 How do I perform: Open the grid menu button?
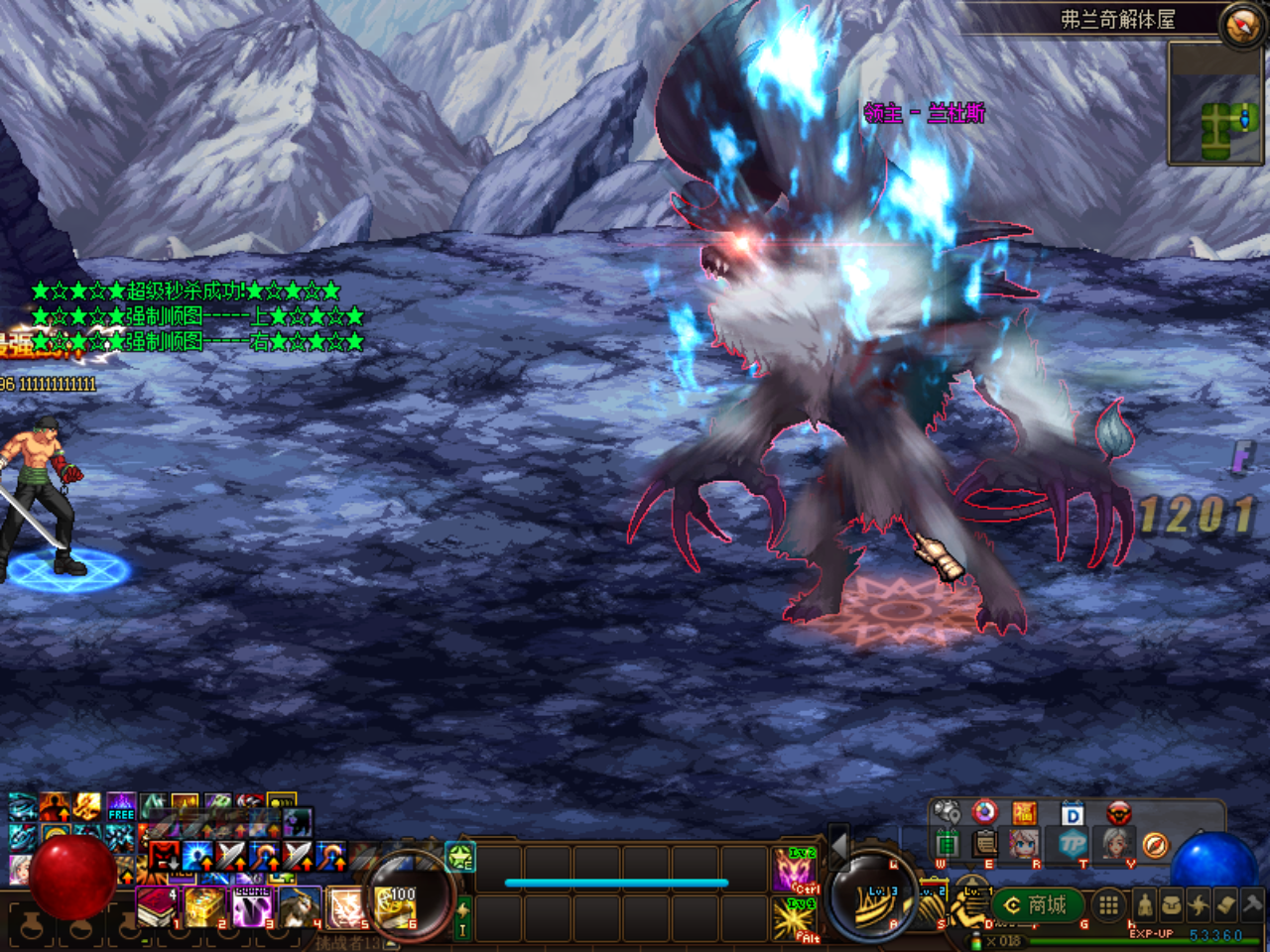coord(1108,904)
